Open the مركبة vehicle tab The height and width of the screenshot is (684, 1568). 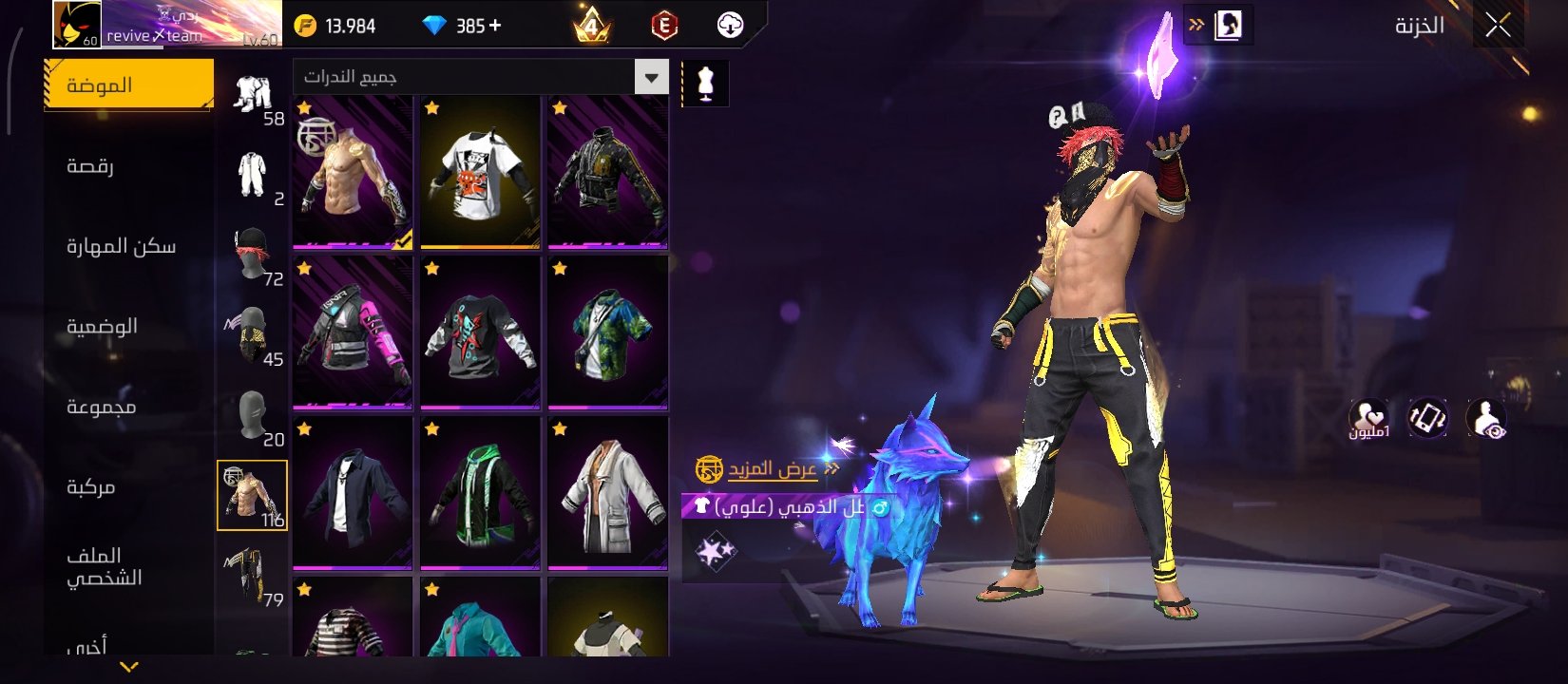click(x=91, y=487)
